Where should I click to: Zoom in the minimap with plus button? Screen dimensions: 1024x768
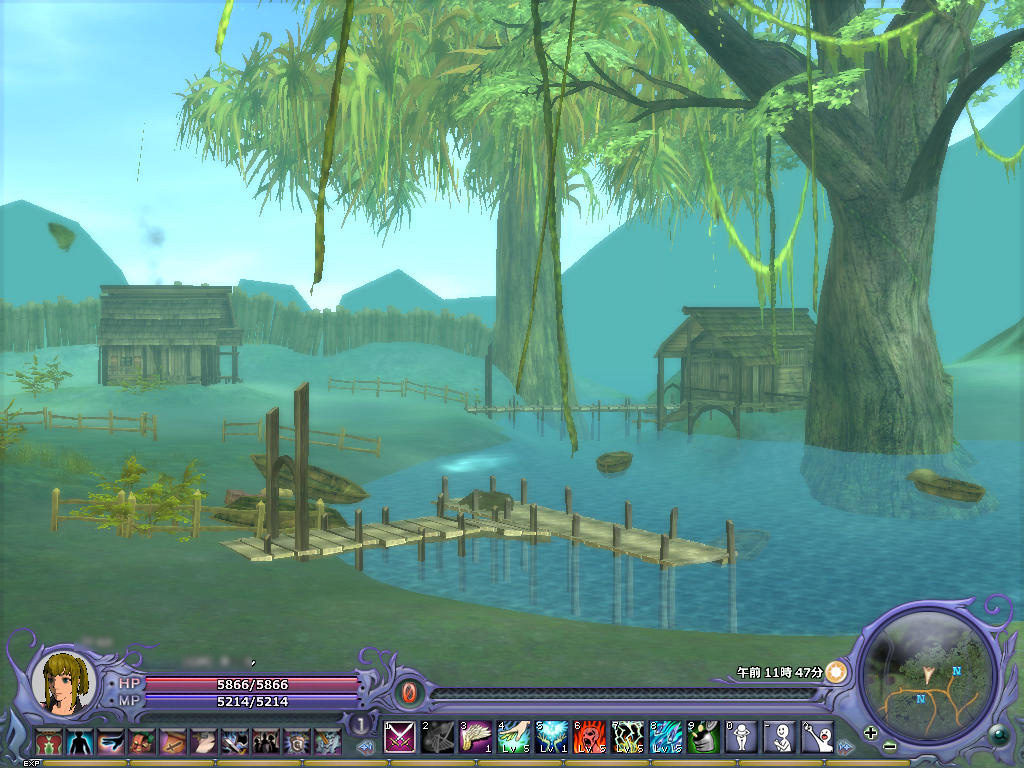(870, 732)
